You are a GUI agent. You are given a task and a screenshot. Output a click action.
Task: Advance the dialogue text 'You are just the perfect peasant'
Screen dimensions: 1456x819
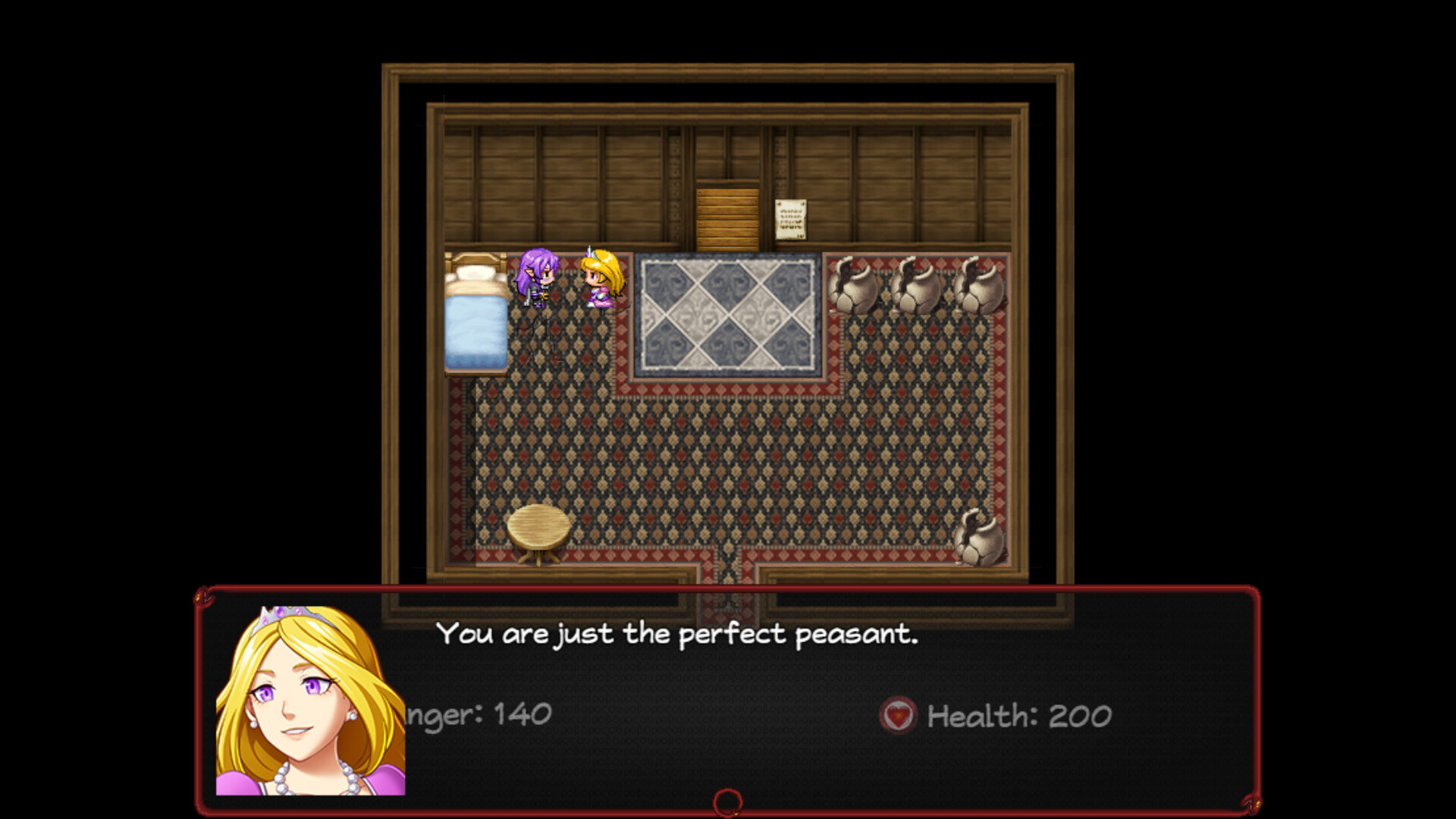pyautogui.click(x=679, y=635)
